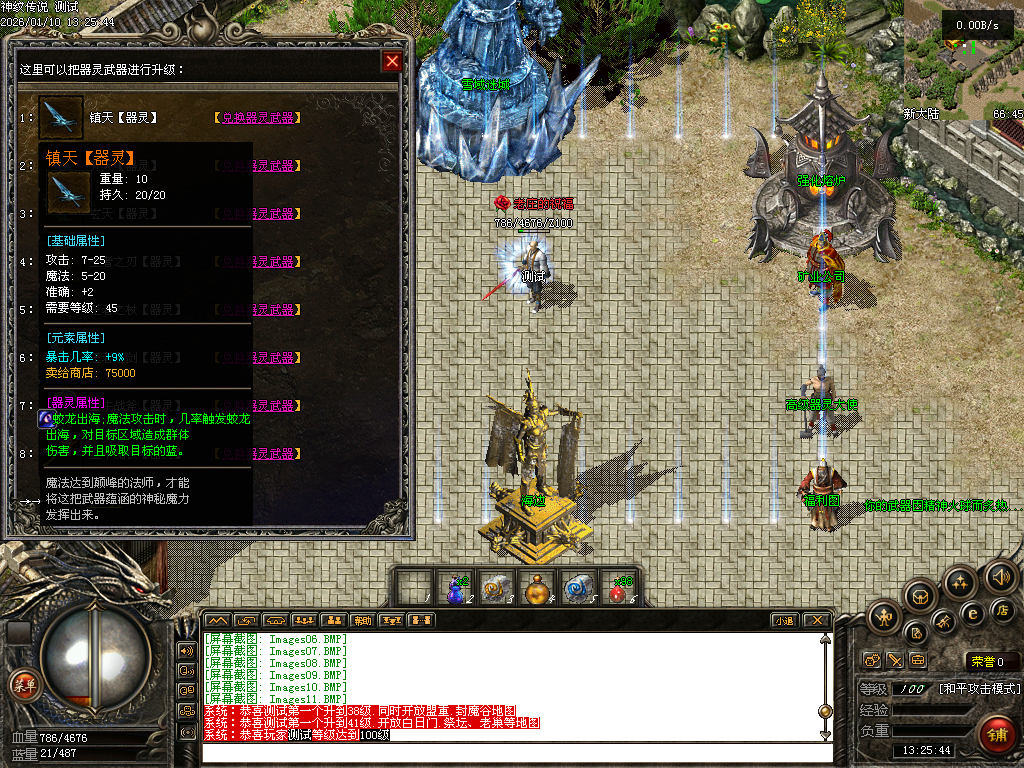This screenshot has height=768, width=1024.
Task: Use the orange spiral scroll in hotbar slot 3
Action: tap(495, 589)
